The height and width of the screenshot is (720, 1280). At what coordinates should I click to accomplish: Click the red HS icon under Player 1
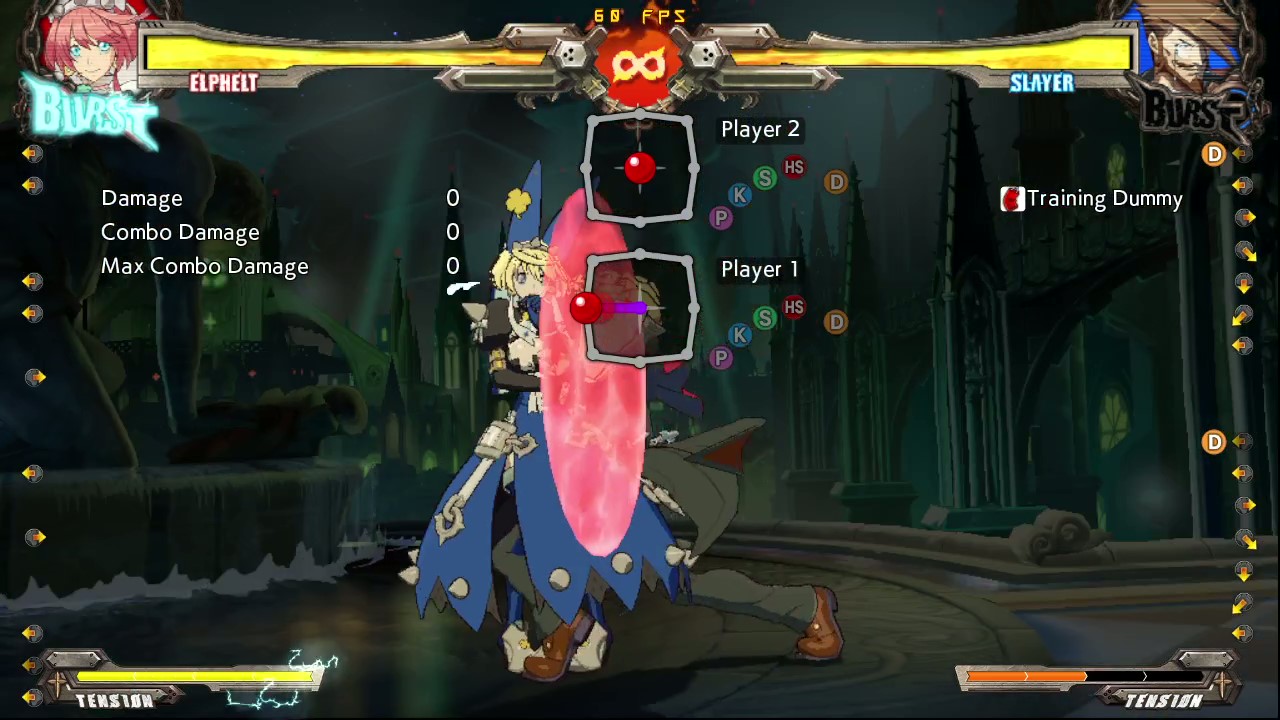793,307
